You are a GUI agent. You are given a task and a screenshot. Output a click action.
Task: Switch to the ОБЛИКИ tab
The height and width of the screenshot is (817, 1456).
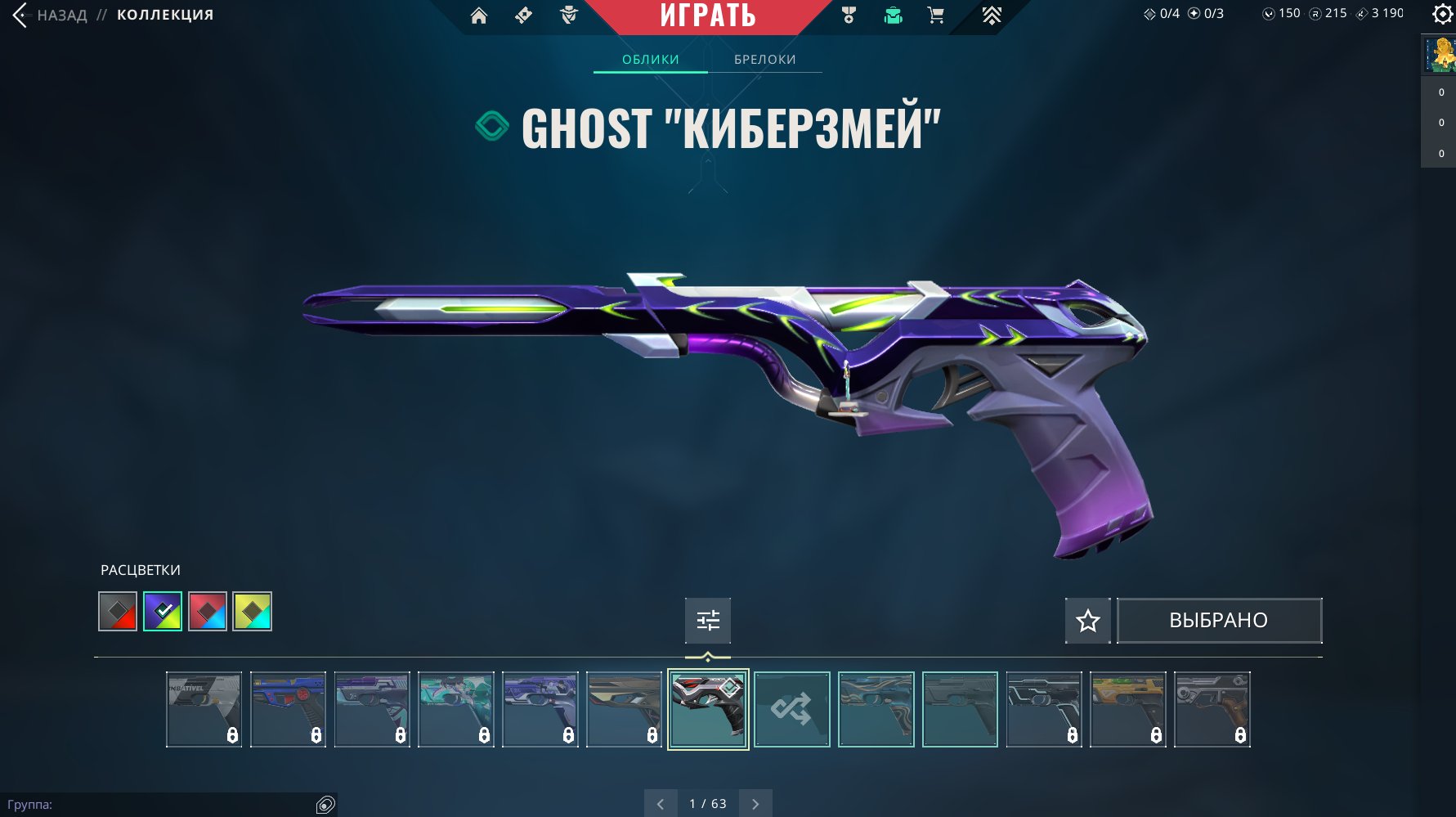[651, 60]
